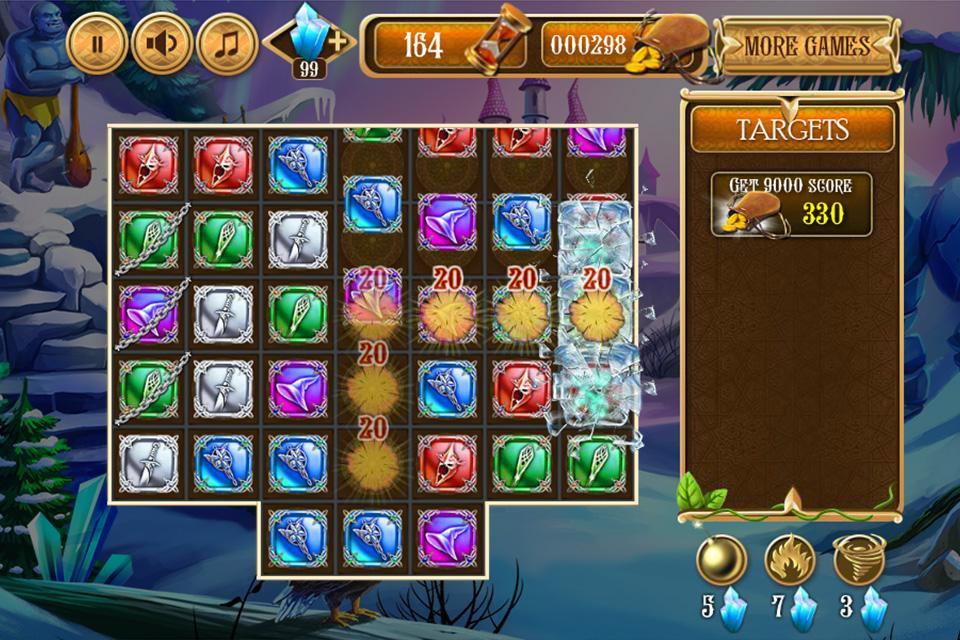This screenshot has height=640, width=960.
Task: Open the More Games link
Action: click(806, 46)
